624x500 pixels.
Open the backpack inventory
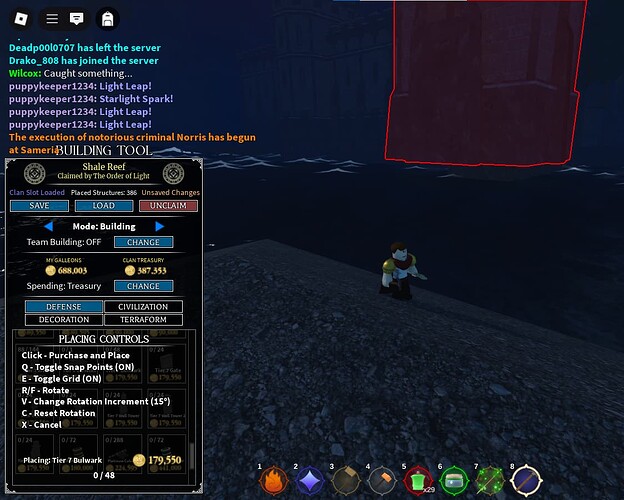click(x=106, y=18)
